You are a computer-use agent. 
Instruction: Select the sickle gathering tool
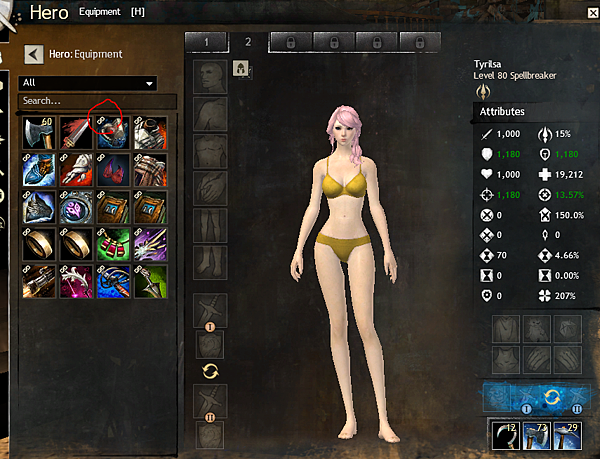(503, 436)
